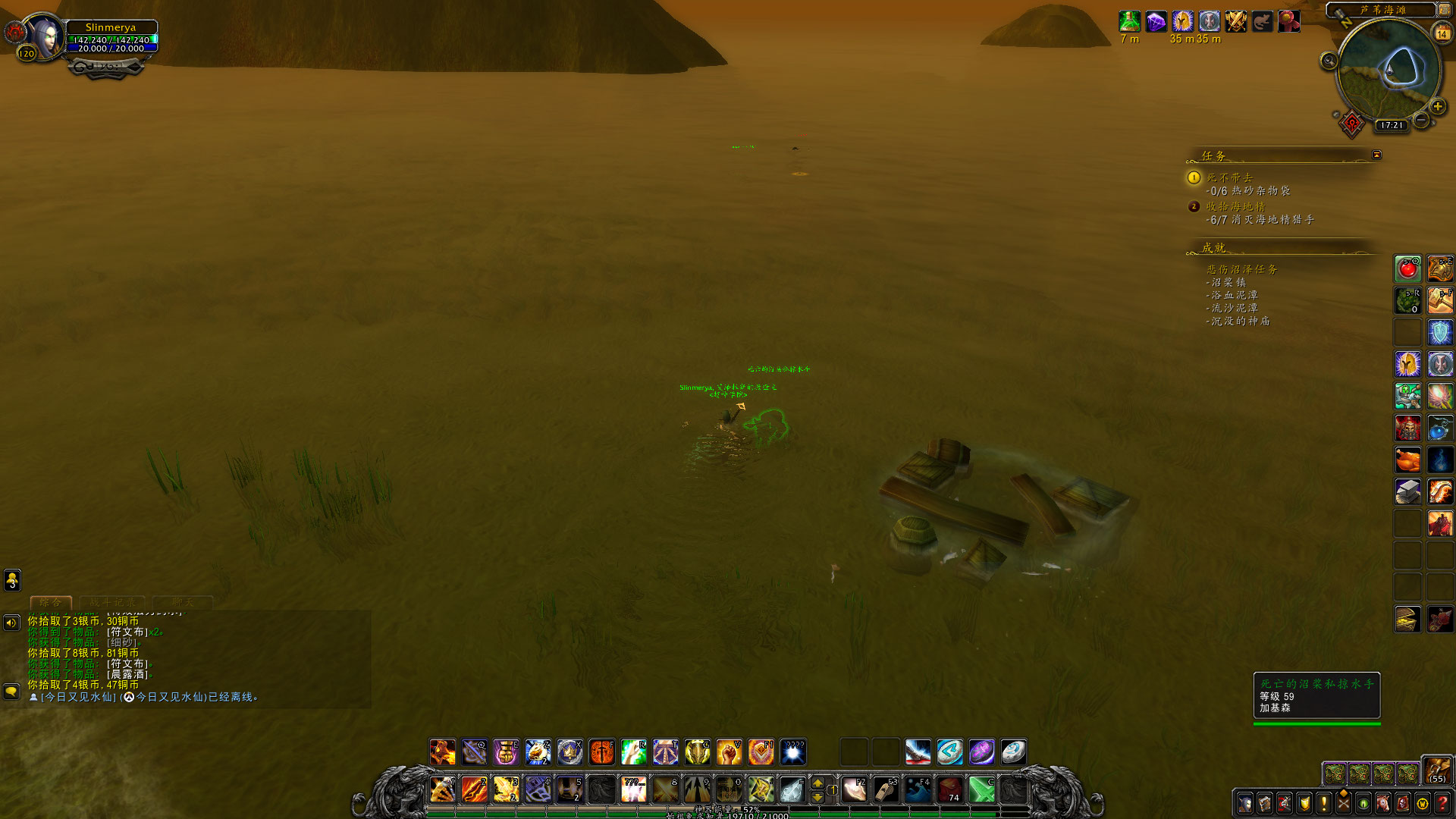Image resolution: width=1456 pixels, height=819 pixels.
Task: Click the minimap tracking magnifier button
Action: click(x=1329, y=61)
